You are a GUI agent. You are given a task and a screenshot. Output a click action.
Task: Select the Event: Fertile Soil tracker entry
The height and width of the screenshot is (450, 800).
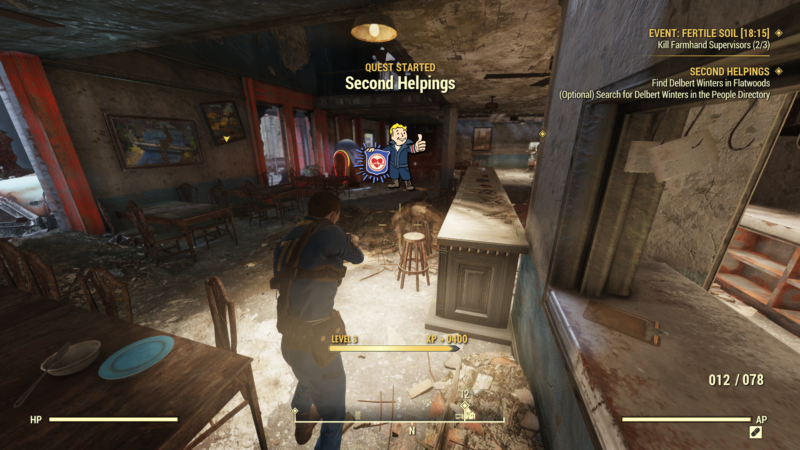click(709, 33)
